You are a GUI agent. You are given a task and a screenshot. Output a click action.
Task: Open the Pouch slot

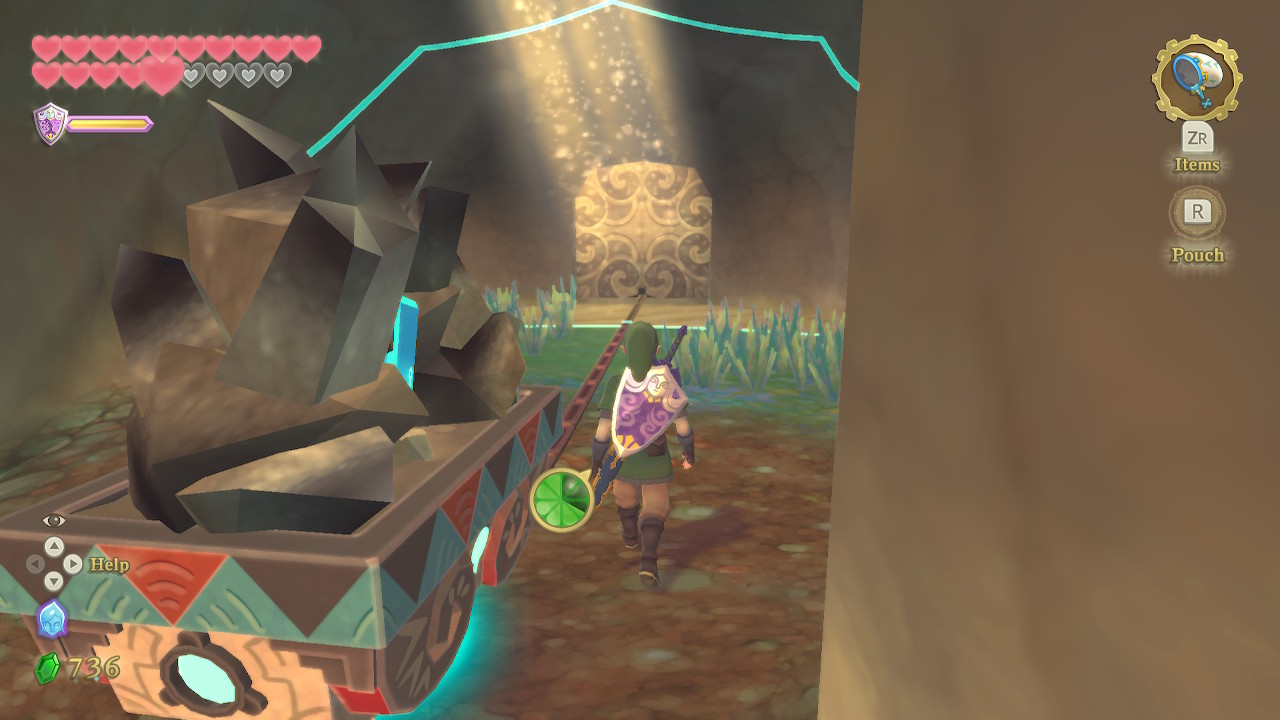coord(1197,212)
